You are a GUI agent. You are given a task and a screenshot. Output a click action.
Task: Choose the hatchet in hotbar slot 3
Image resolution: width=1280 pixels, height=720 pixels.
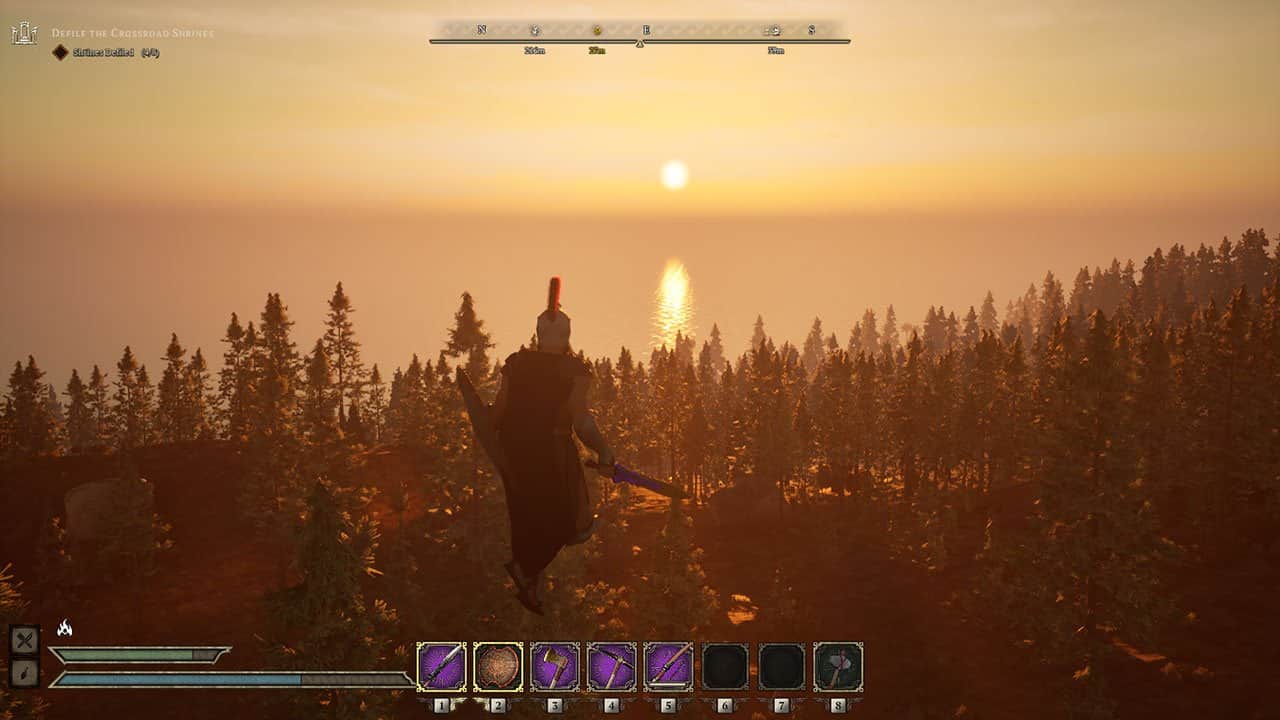[x=555, y=666]
